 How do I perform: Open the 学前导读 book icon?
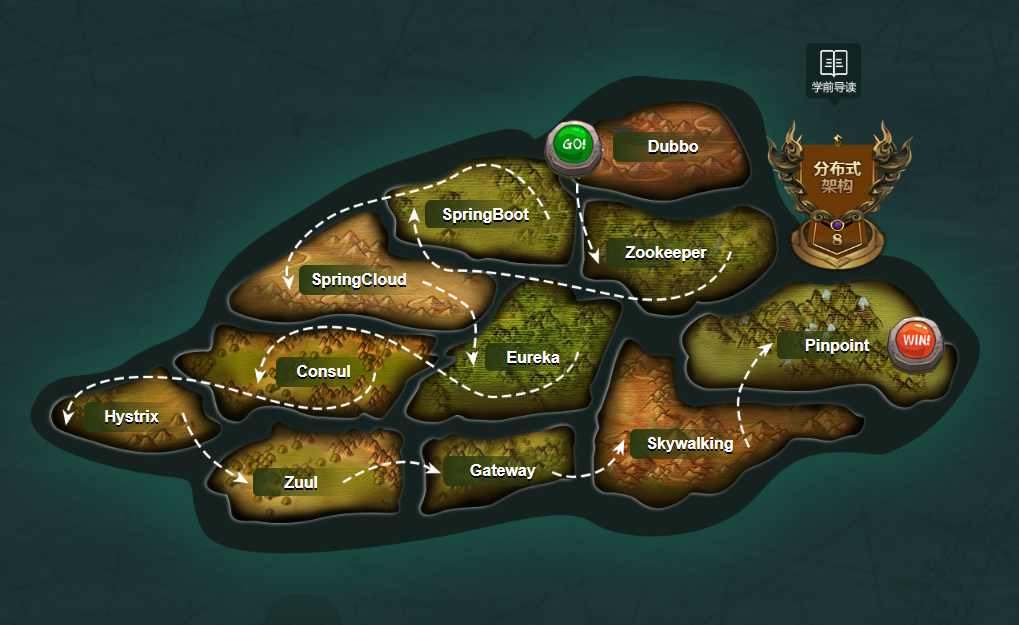pyautogui.click(x=833, y=70)
